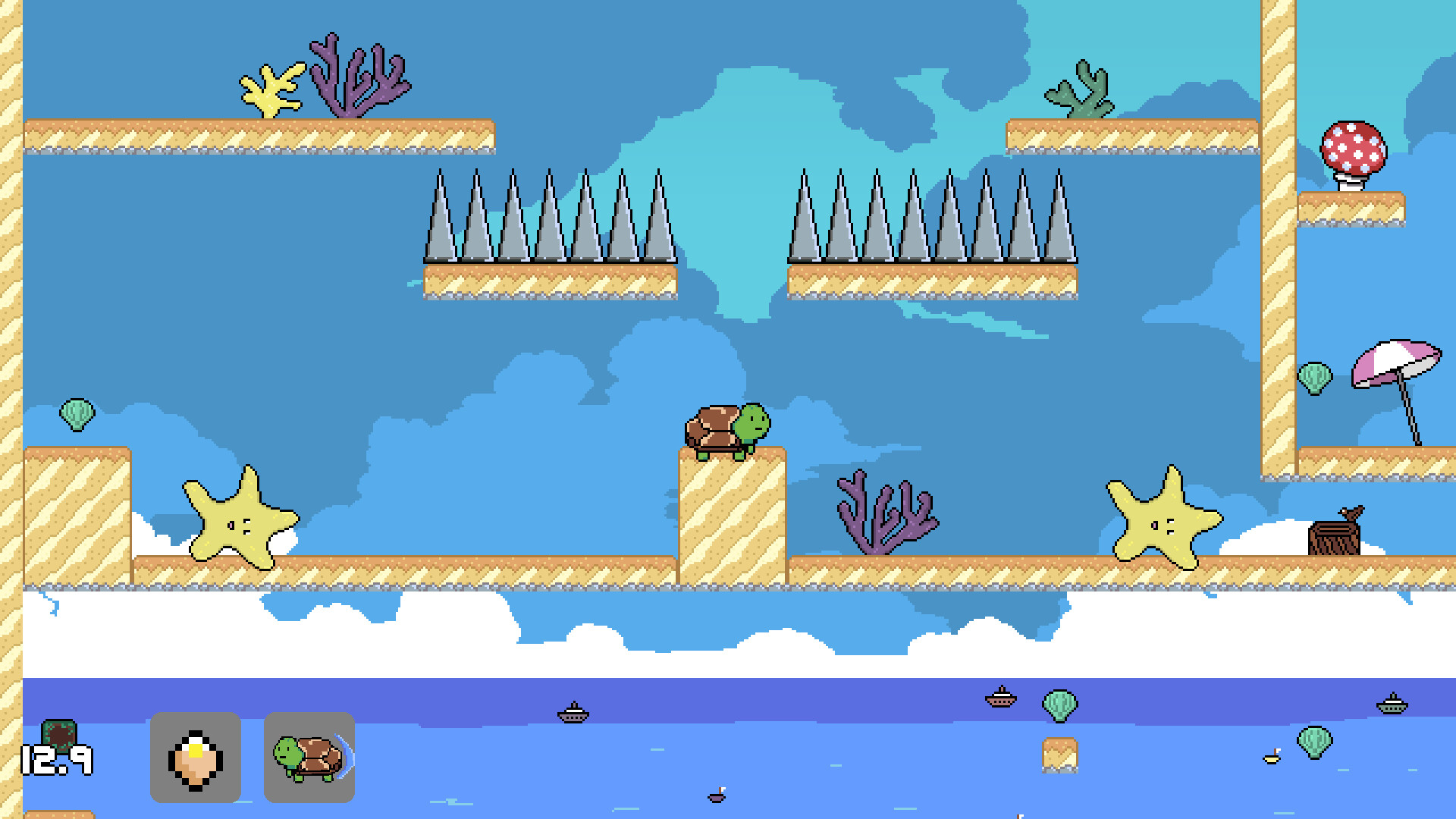Select the green shell near the left ledge
1456x819 pixels.
pyautogui.click(x=78, y=413)
